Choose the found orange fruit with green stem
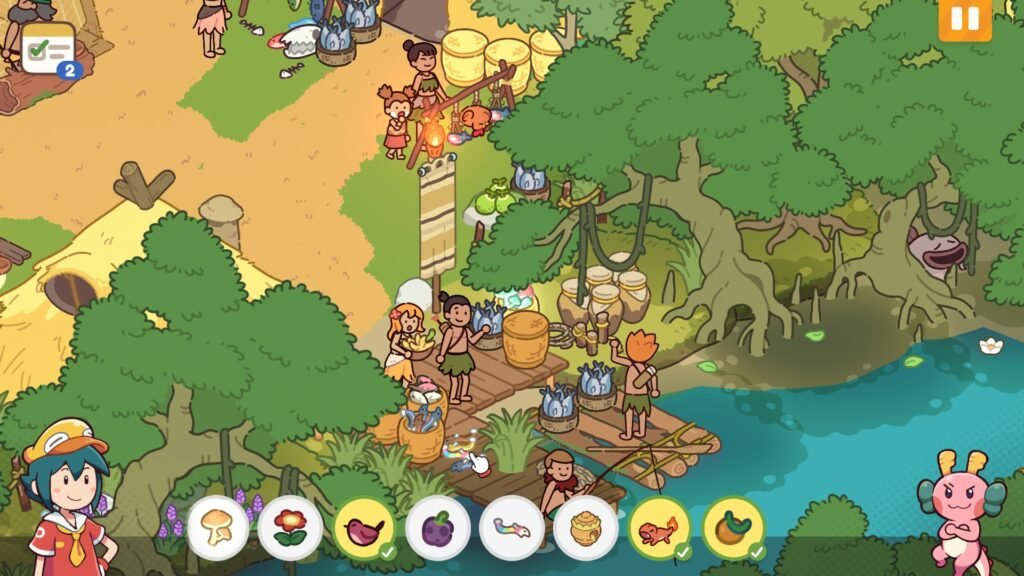Viewport: 1024px width, 576px height. click(x=733, y=527)
